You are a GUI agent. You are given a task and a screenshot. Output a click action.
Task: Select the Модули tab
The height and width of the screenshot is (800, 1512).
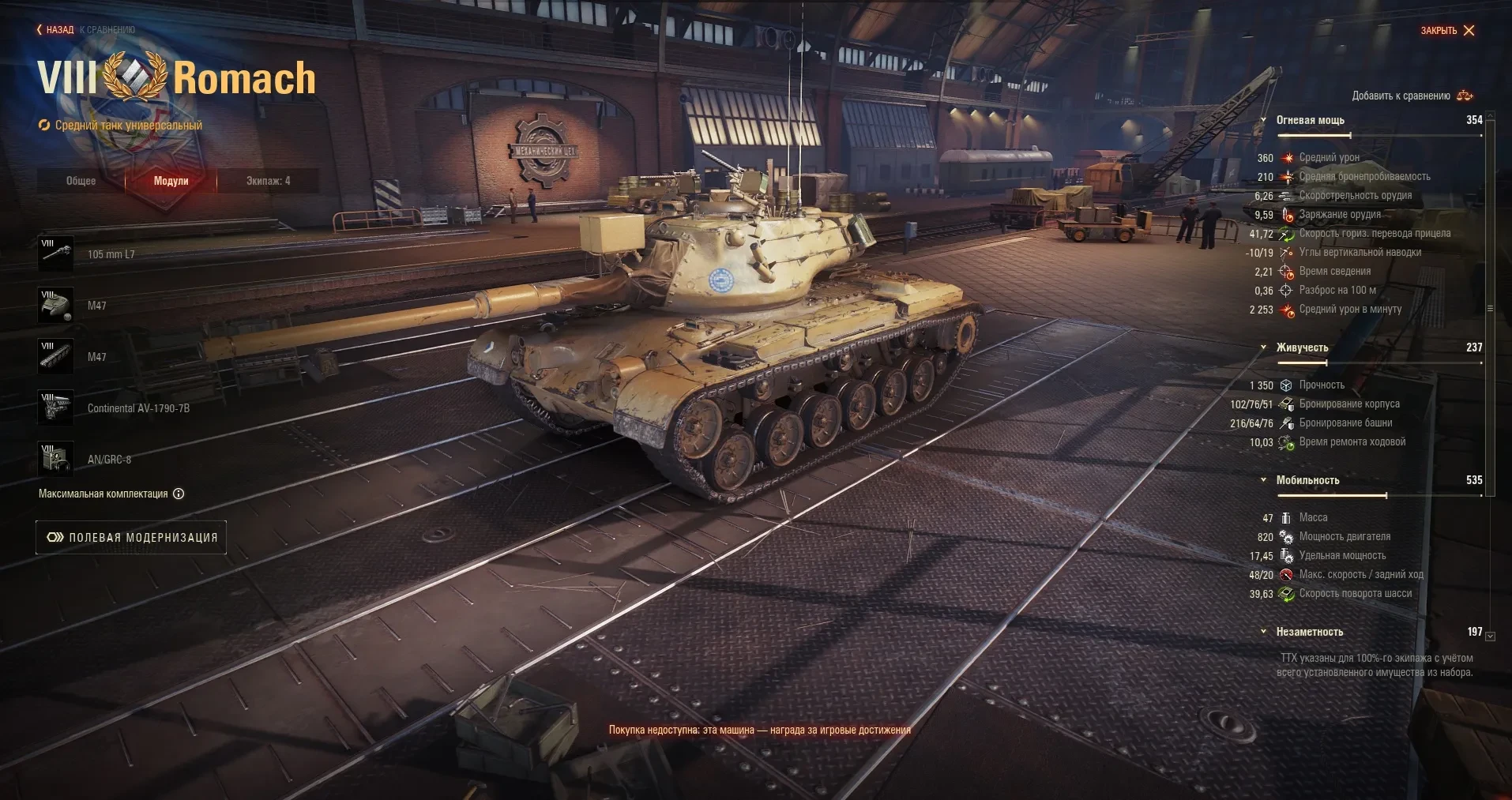pos(171,181)
